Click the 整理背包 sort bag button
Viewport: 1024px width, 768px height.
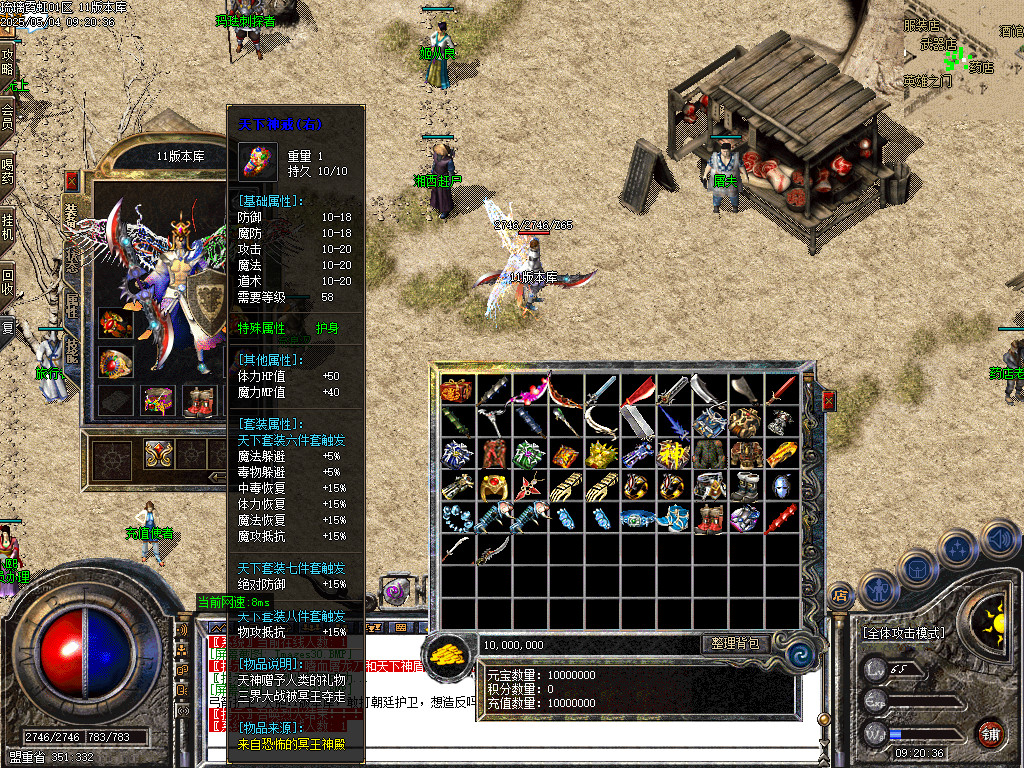[x=735, y=644]
